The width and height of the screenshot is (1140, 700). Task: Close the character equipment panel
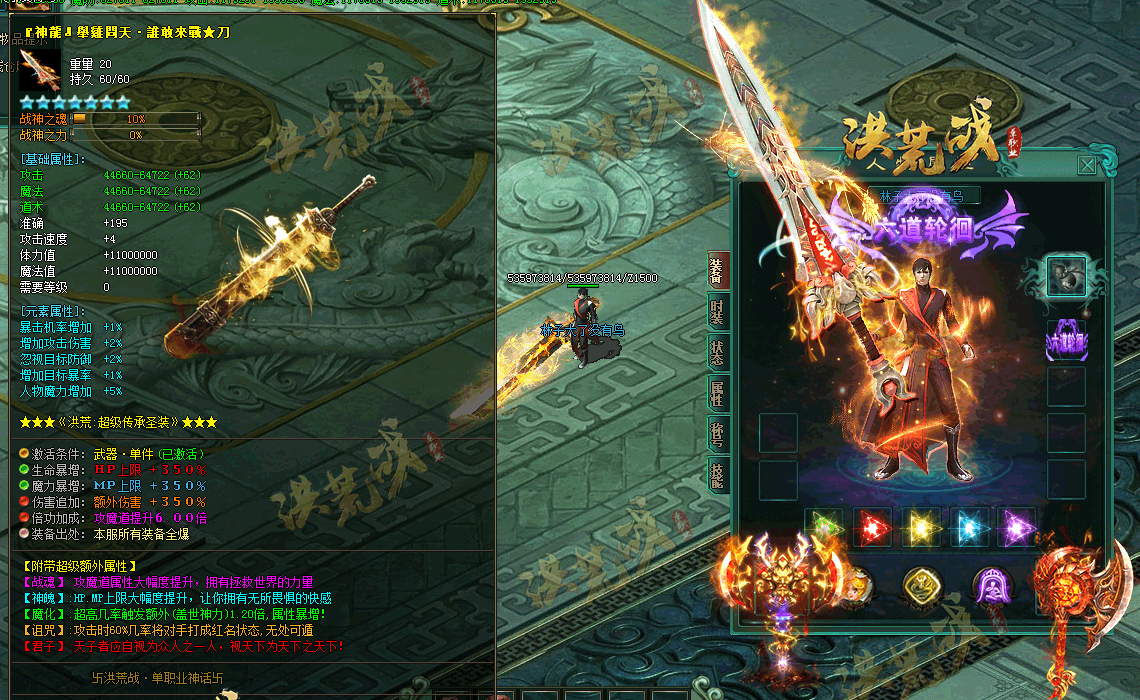(x=1086, y=165)
